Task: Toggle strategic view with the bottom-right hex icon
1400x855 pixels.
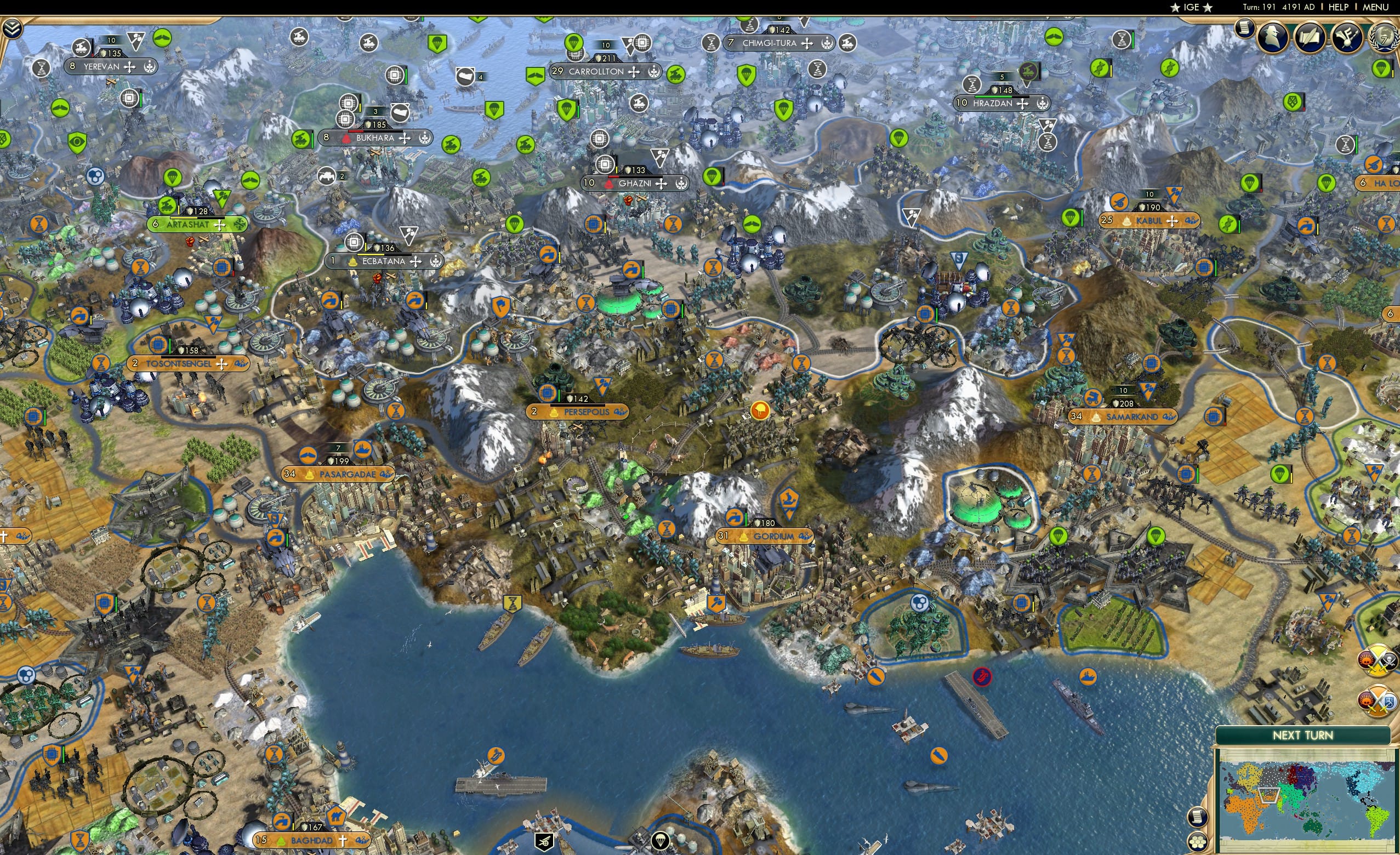Action: 1198,842
